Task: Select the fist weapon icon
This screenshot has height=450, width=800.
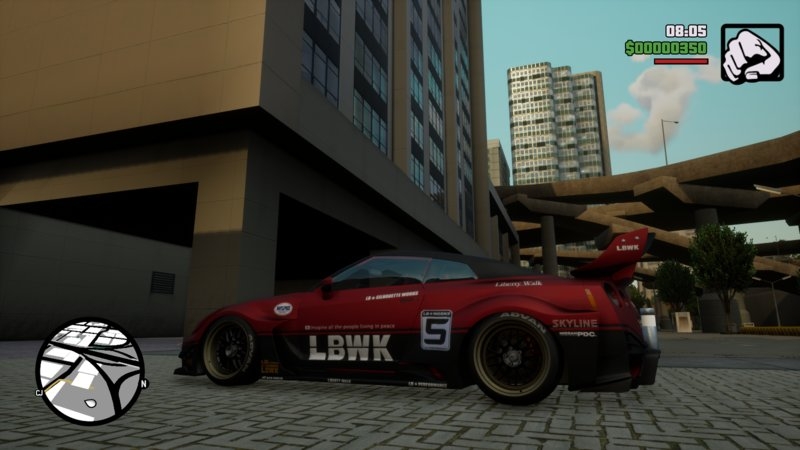Action: click(x=751, y=54)
